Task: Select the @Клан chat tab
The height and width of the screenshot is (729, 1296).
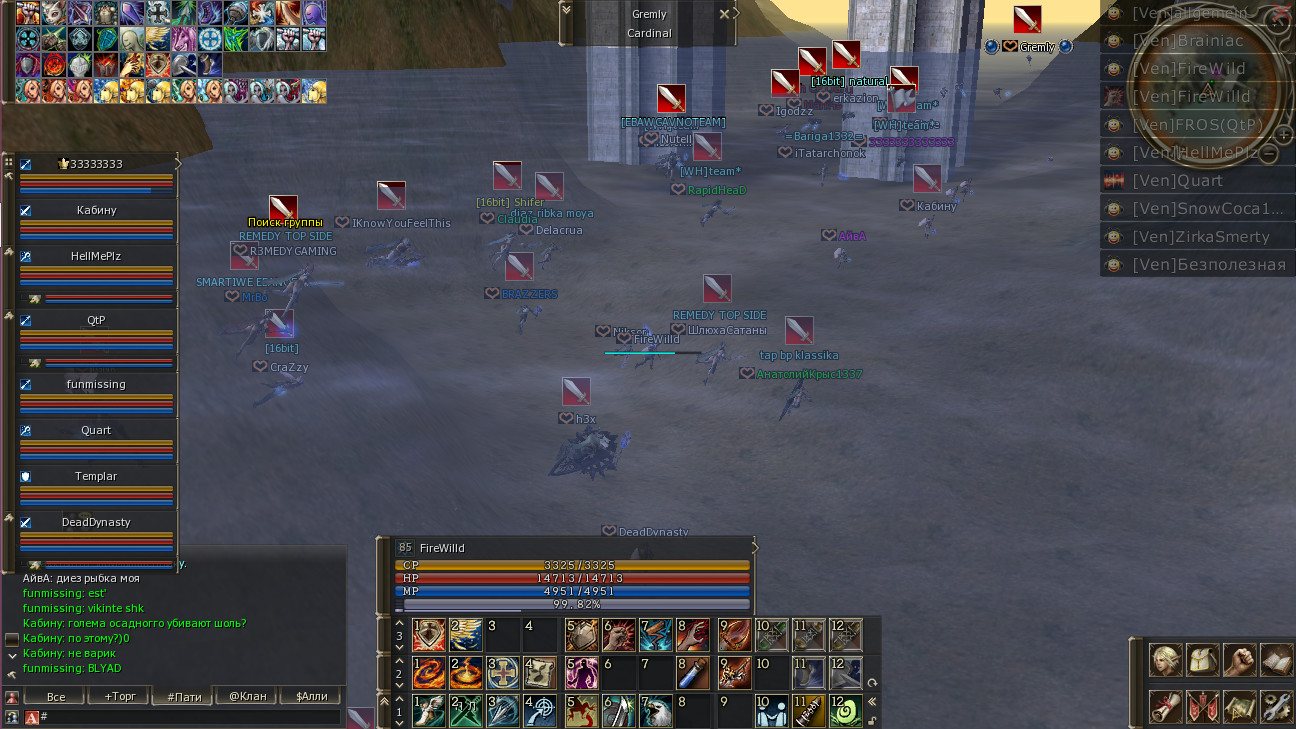Action: click(x=246, y=696)
